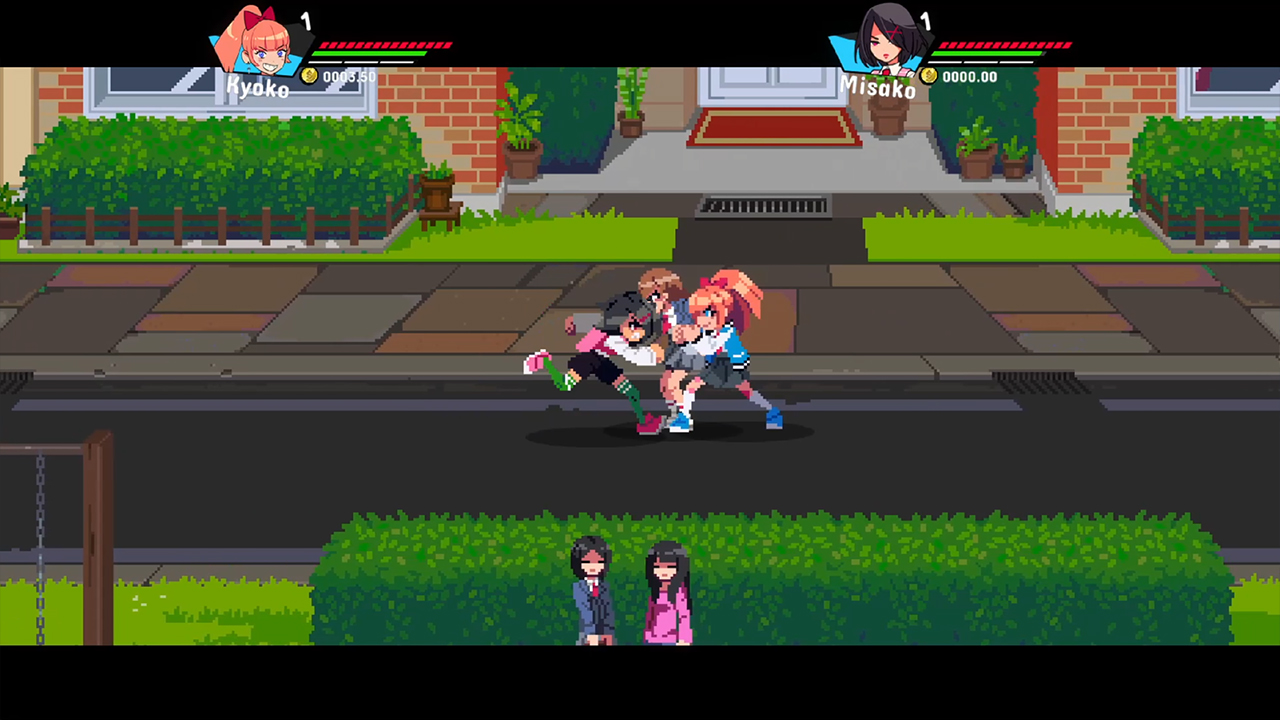Click the girl in the blue school uniform
Screen dimensions: 1280x720
tap(590, 595)
